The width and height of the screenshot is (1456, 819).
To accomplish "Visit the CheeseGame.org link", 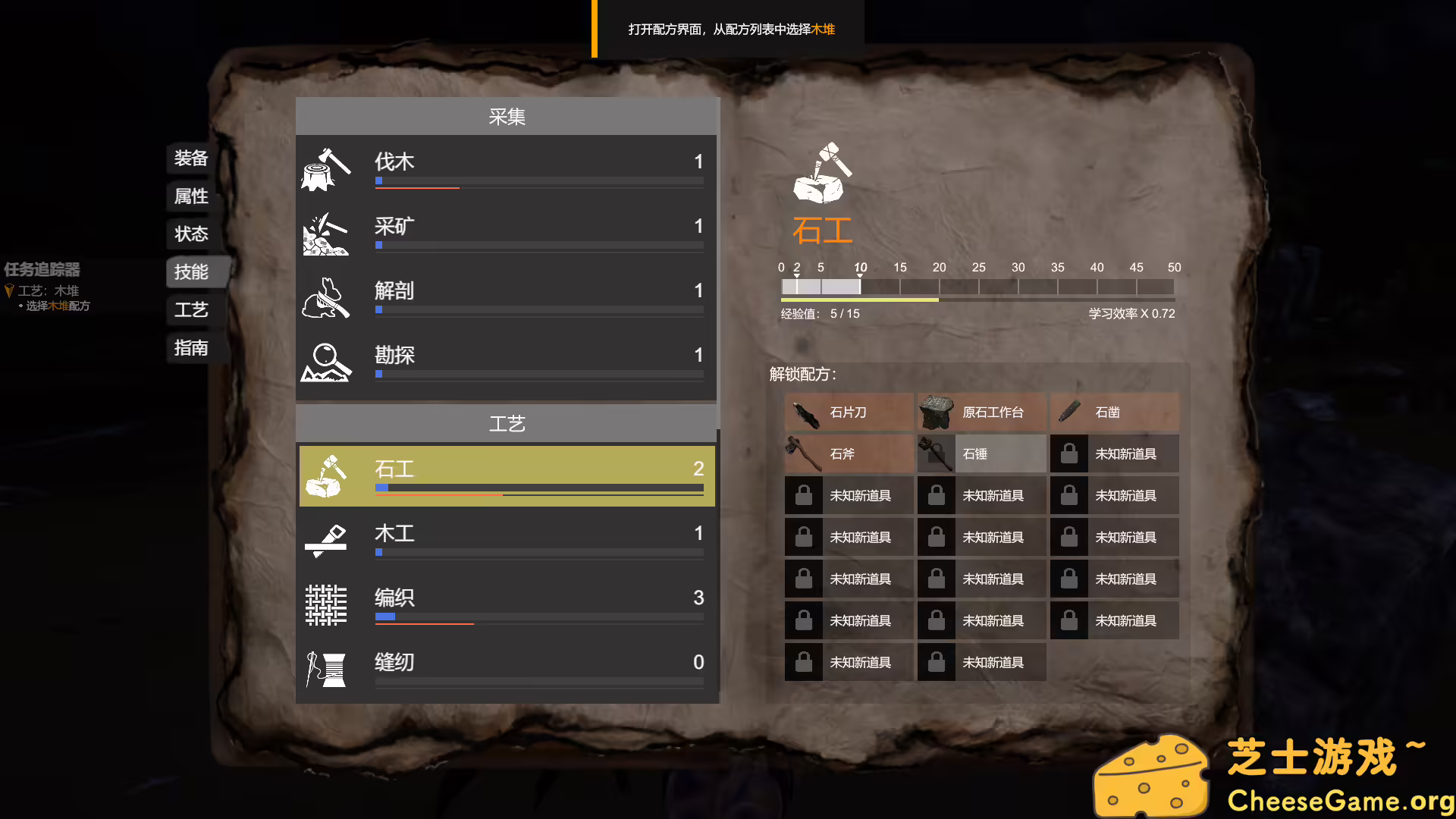I will pos(1341,800).
